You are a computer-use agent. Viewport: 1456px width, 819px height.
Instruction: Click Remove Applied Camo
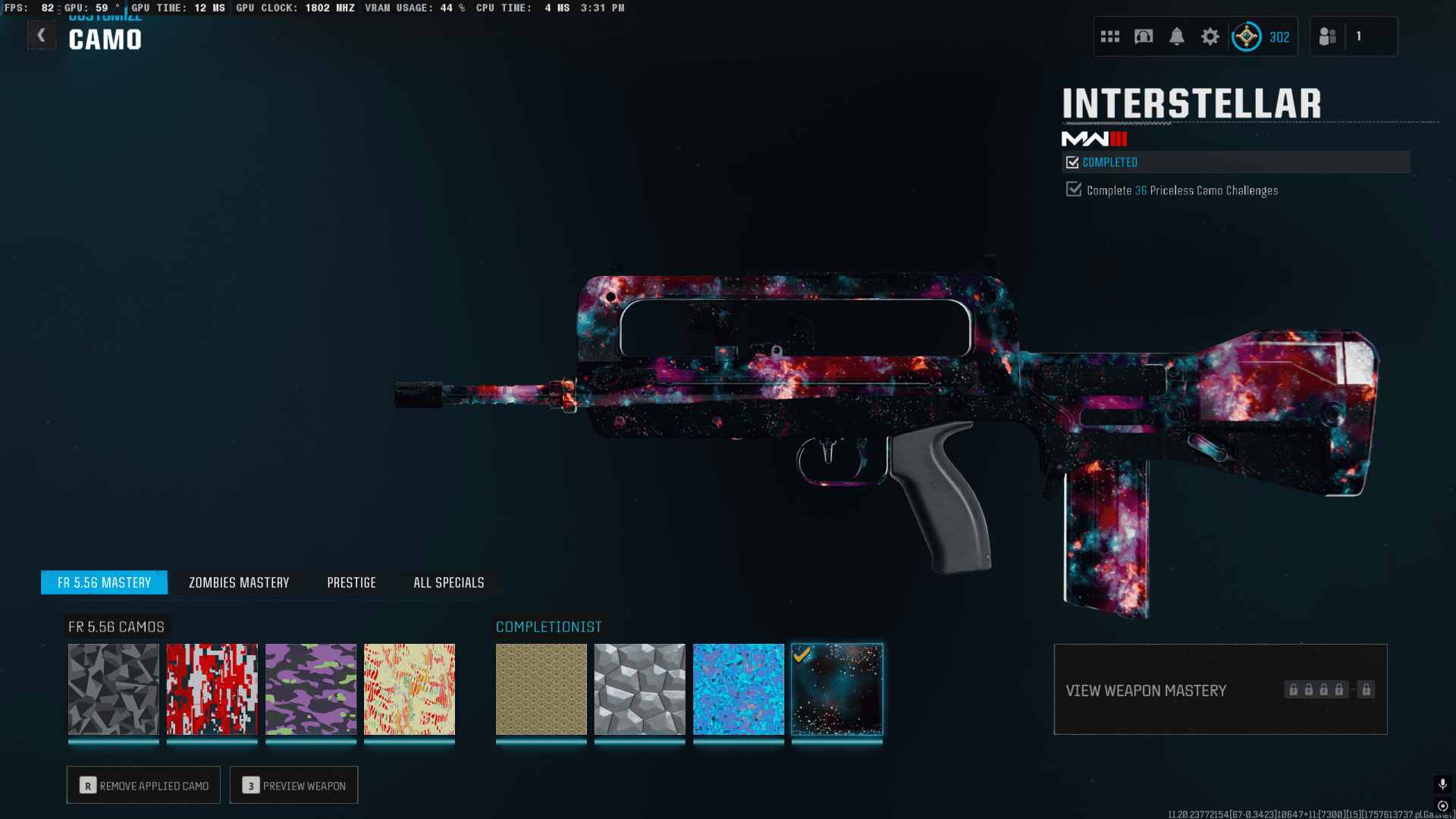(143, 785)
